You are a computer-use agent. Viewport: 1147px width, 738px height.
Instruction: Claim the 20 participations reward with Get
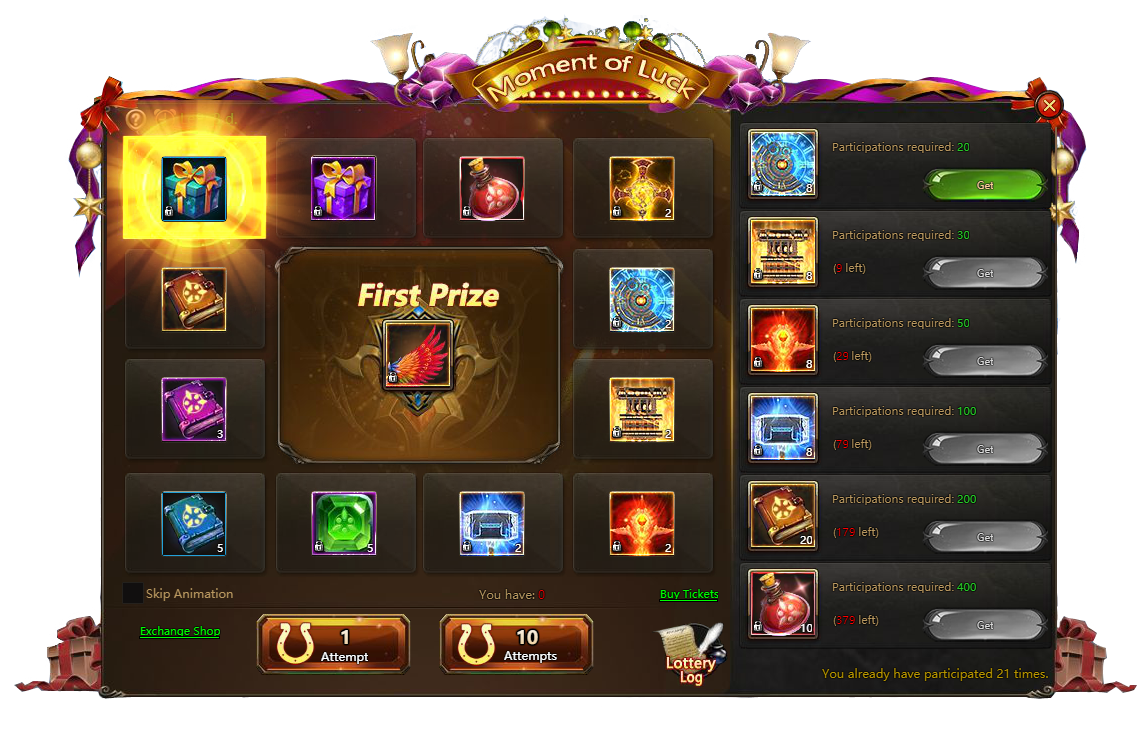click(985, 185)
